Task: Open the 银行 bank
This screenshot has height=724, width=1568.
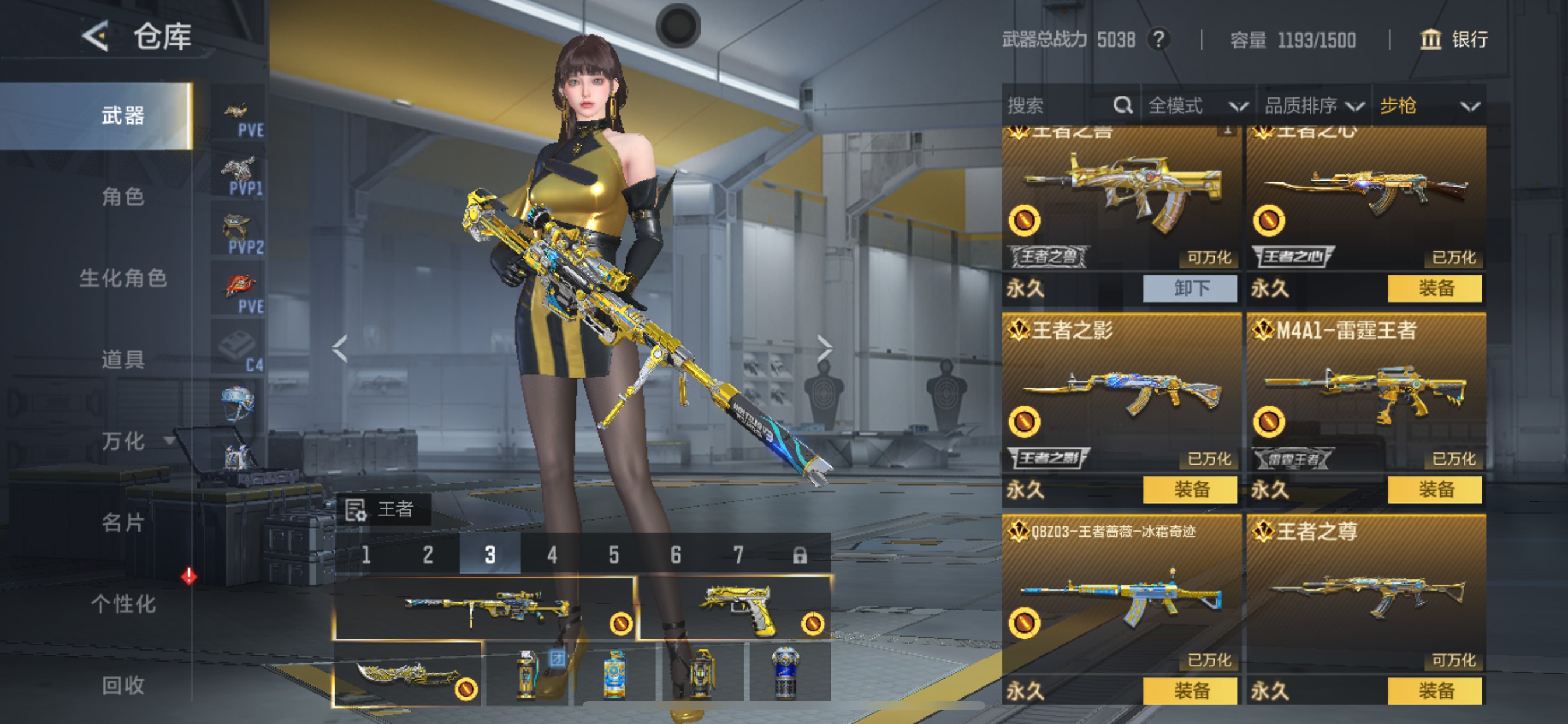Action: point(1454,40)
